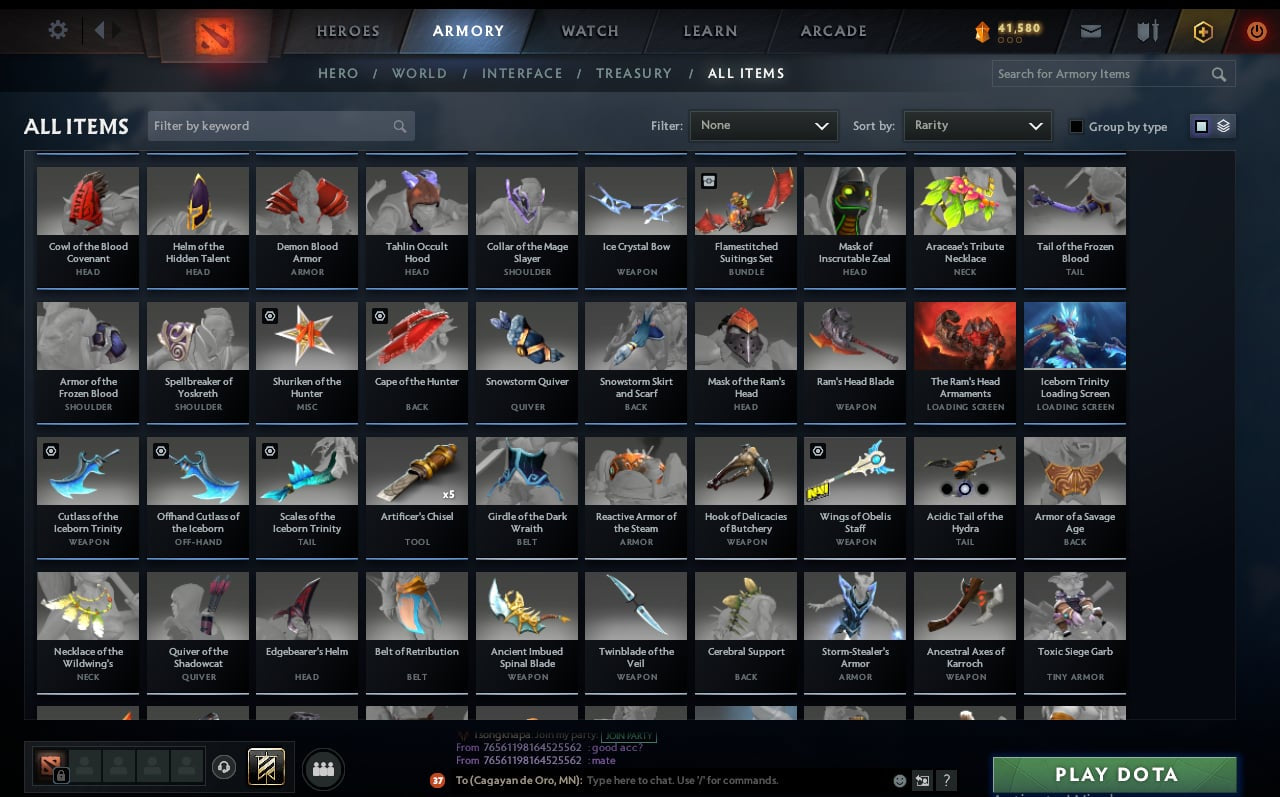Click the gold plus hexagon store icon
This screenshot has height=797, width=1280.
tap(1202, 31)
